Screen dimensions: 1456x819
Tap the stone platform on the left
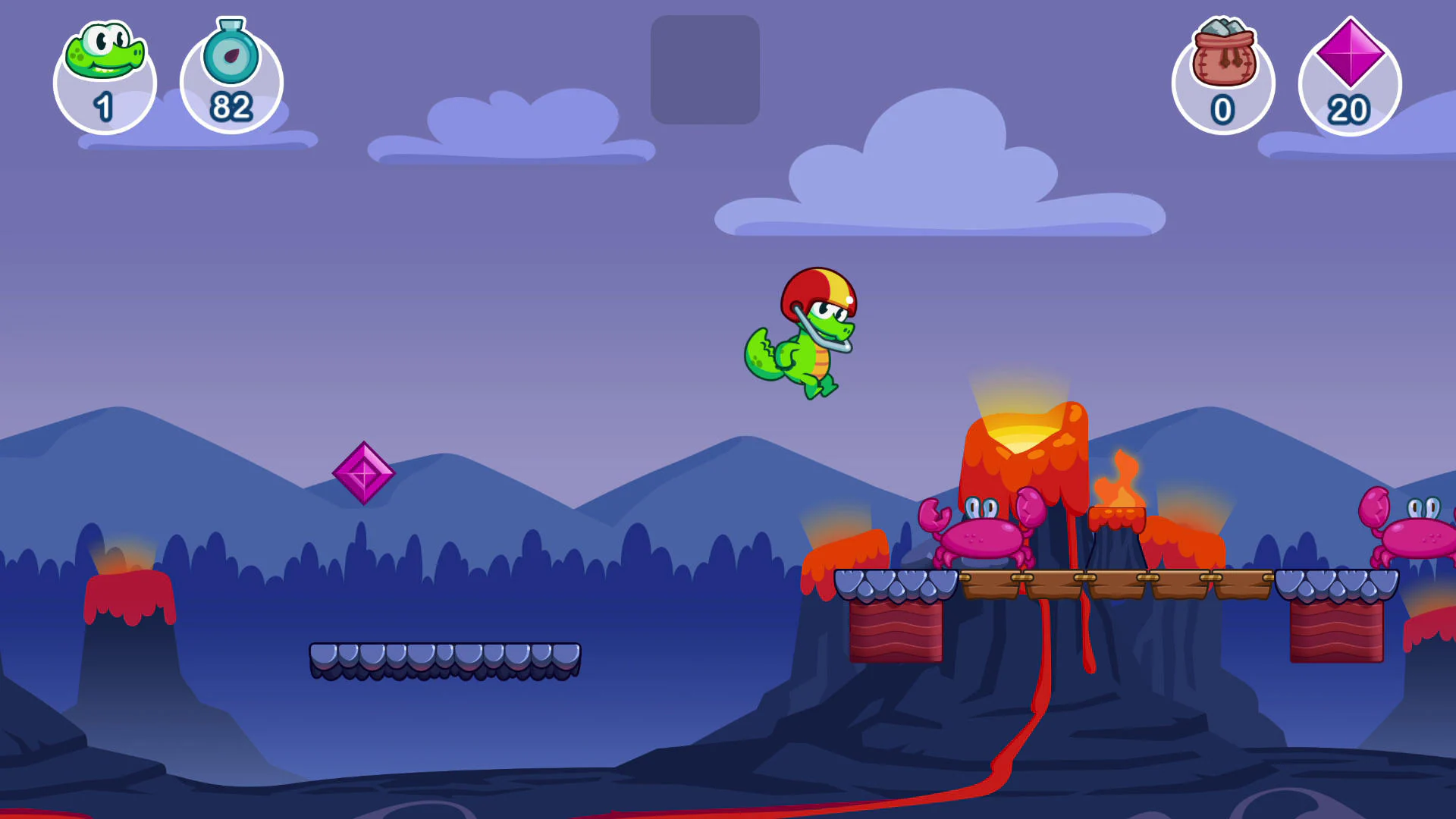[x=447, y=658]
